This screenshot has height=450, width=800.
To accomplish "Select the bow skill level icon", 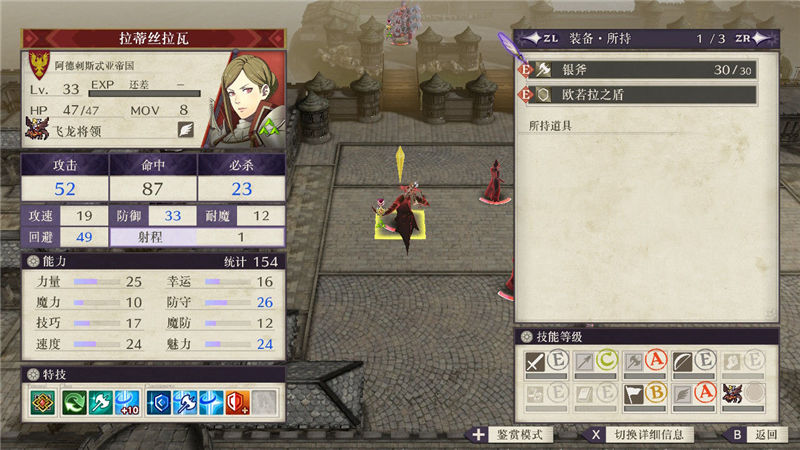I will point(683,362).
